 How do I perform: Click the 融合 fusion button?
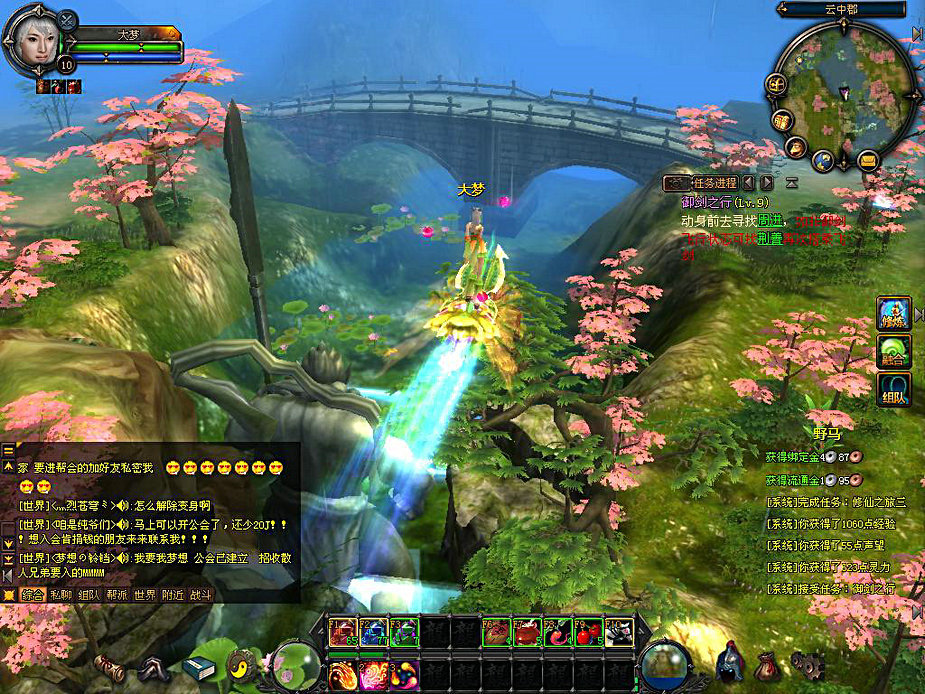(x=893, y=352)
